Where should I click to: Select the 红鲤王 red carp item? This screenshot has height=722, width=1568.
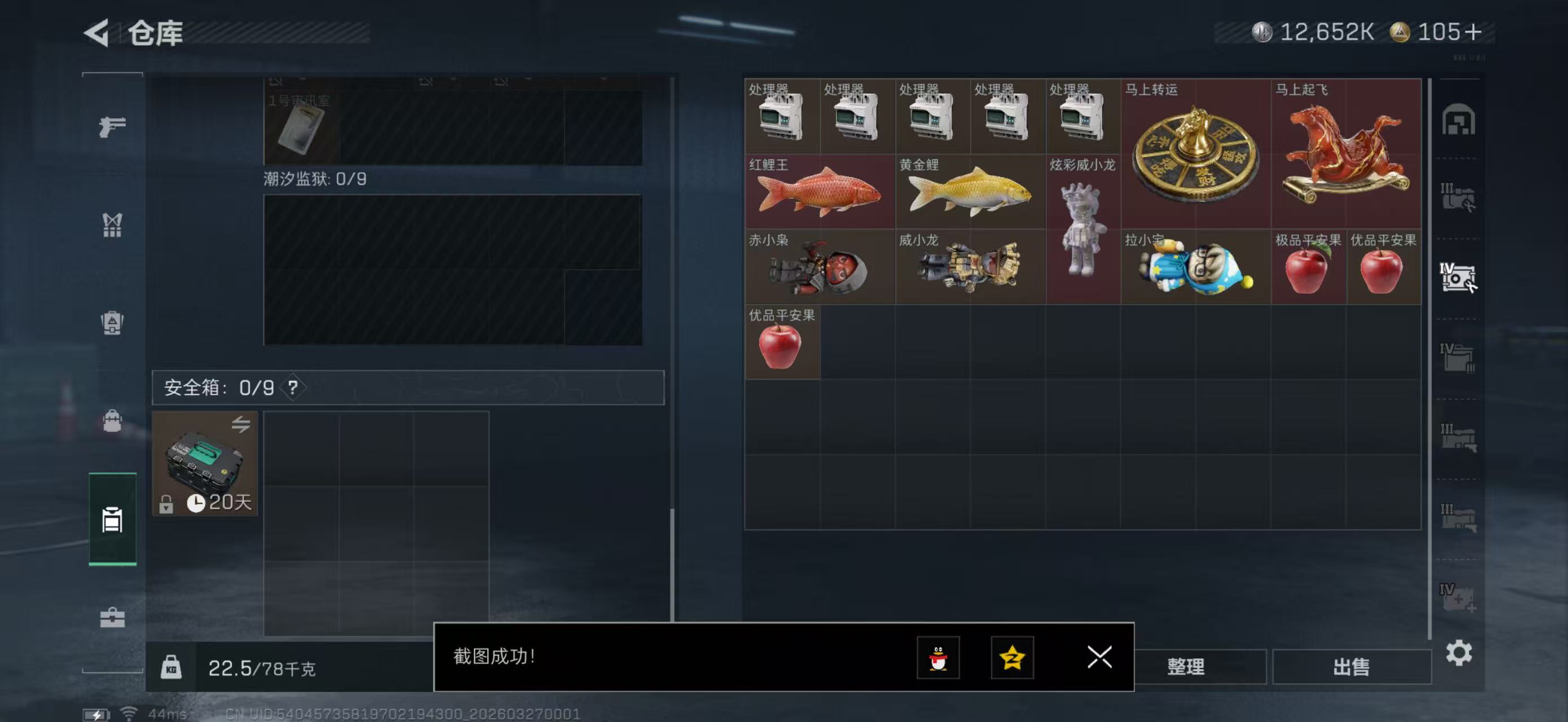point(819,192)
